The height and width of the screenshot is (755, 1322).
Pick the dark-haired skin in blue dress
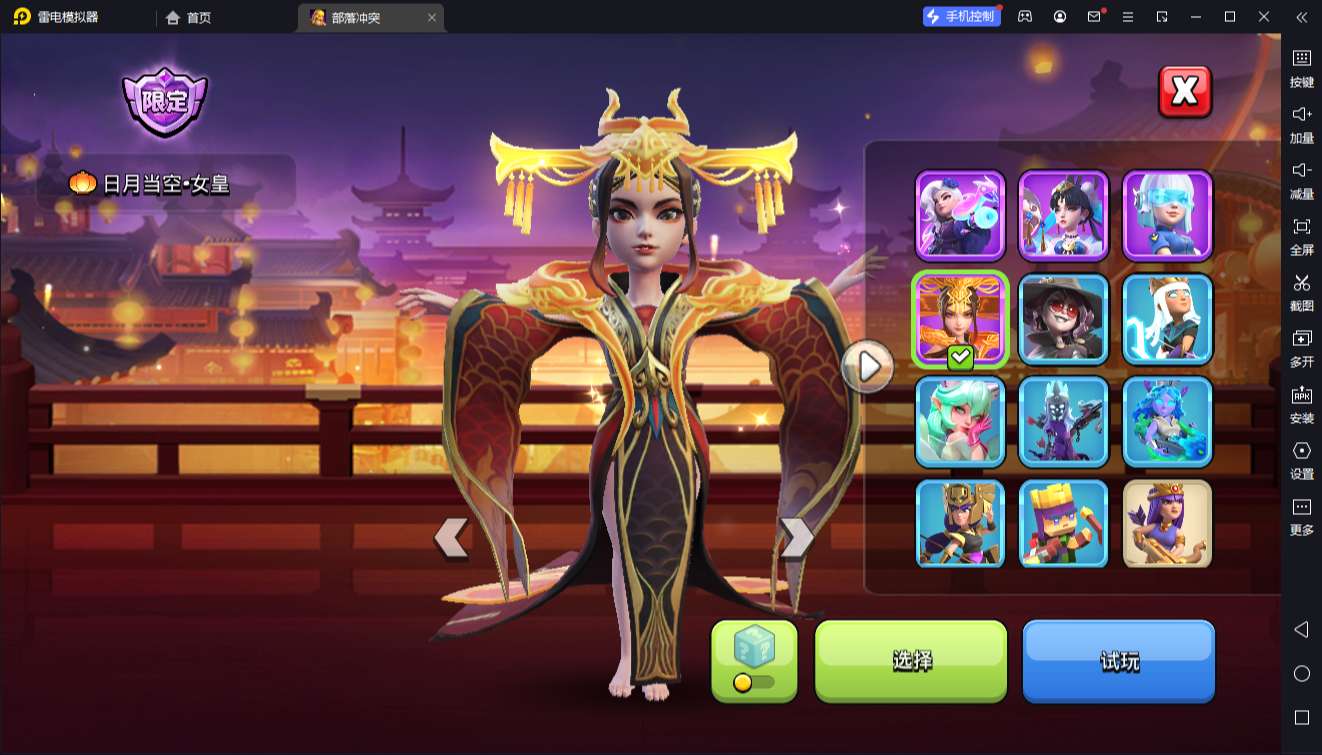pyautogui.click(x=1064, y=214)
